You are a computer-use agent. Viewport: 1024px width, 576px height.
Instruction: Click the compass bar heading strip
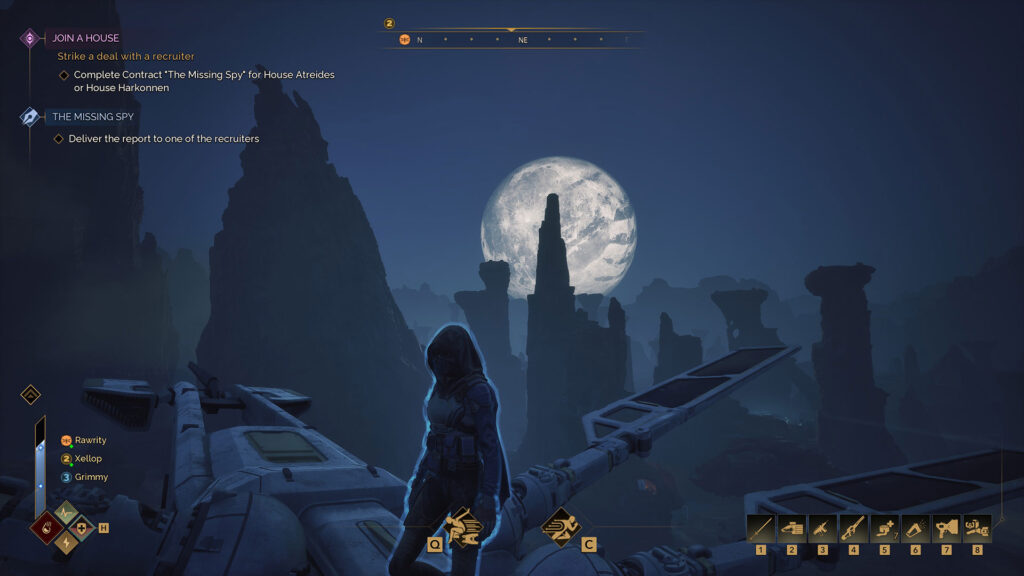coord(512,40)
